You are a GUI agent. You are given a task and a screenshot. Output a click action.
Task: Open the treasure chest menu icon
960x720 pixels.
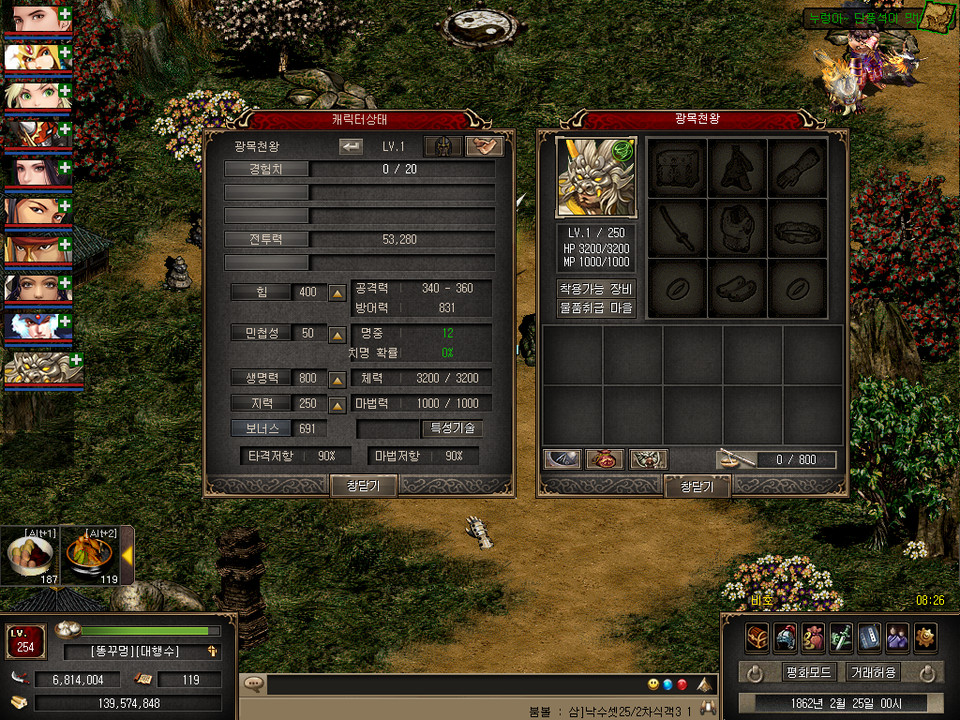(x=757, y=636)
